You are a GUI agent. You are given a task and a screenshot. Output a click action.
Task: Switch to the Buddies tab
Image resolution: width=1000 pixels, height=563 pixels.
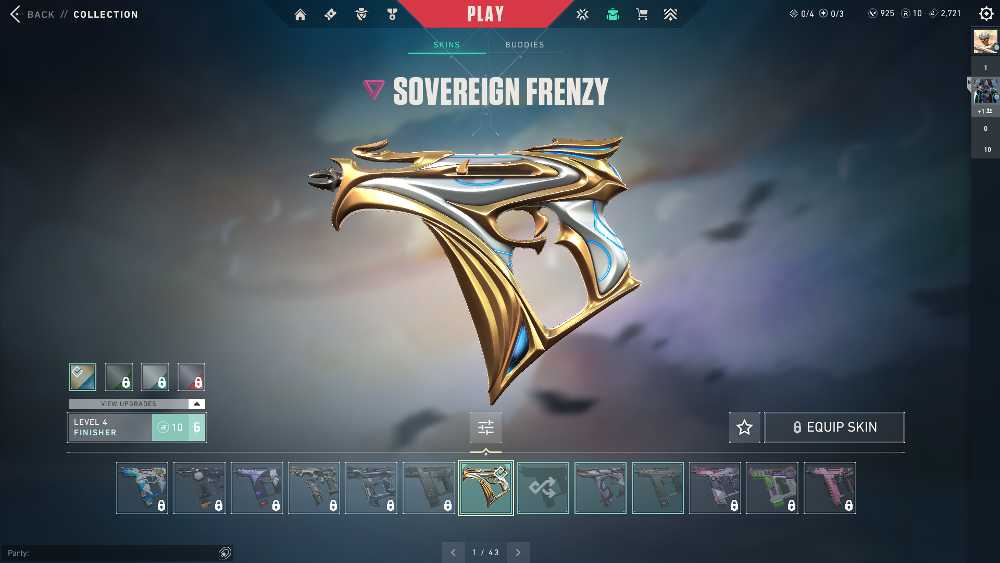click(x=524, y=45)
